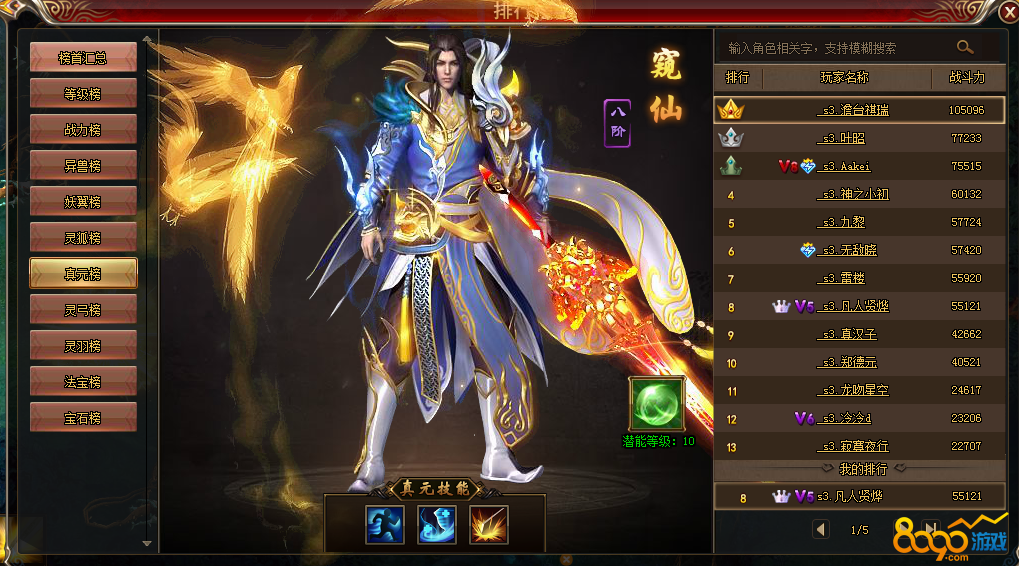Show the 灵羽榜 ranking list
The width and height of the screenshot is (1019, 566).
pyautogui.click(x=83, y=346)
